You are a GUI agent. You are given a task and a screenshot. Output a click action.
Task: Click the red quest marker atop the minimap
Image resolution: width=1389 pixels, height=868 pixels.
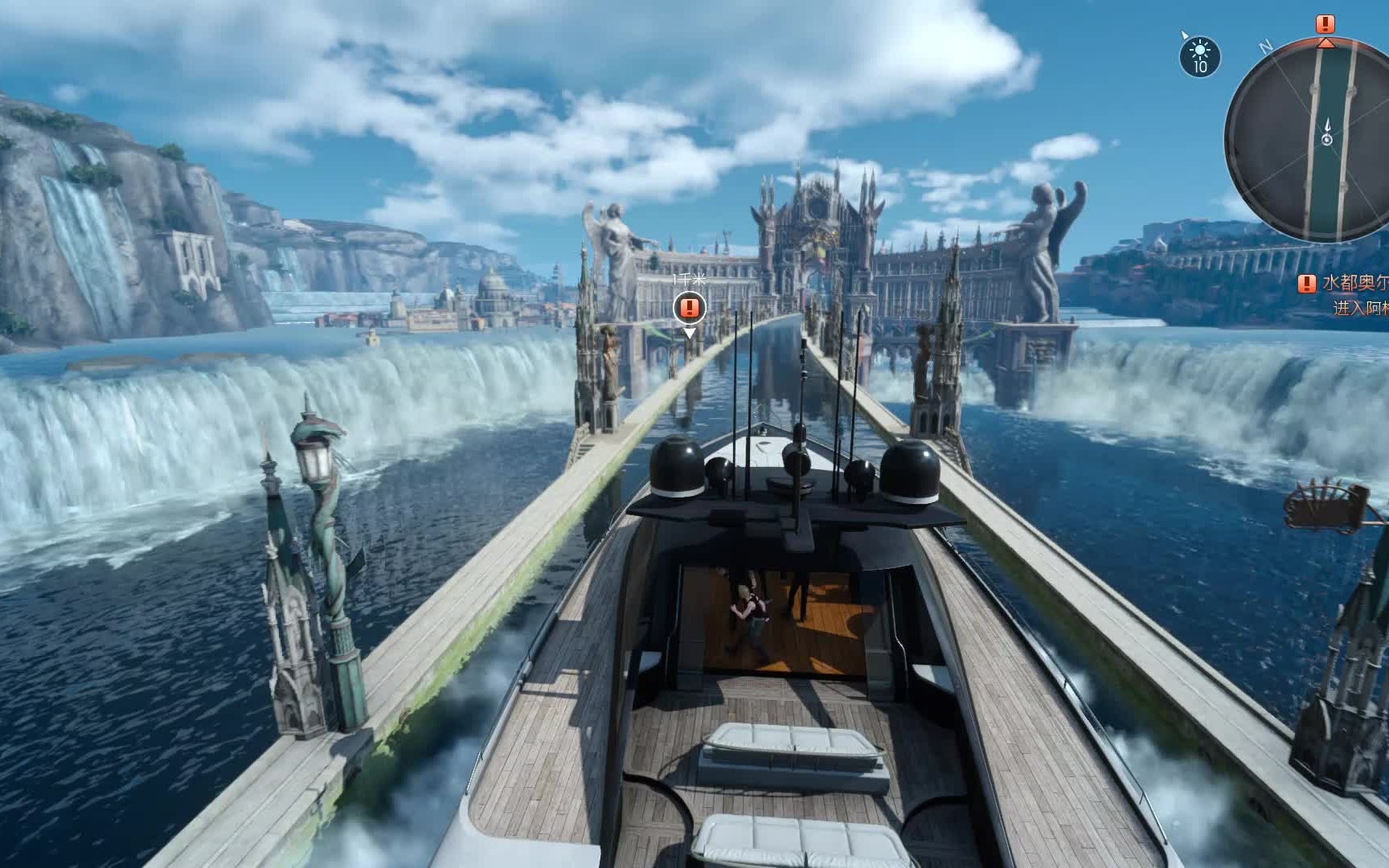point(1325,24)
